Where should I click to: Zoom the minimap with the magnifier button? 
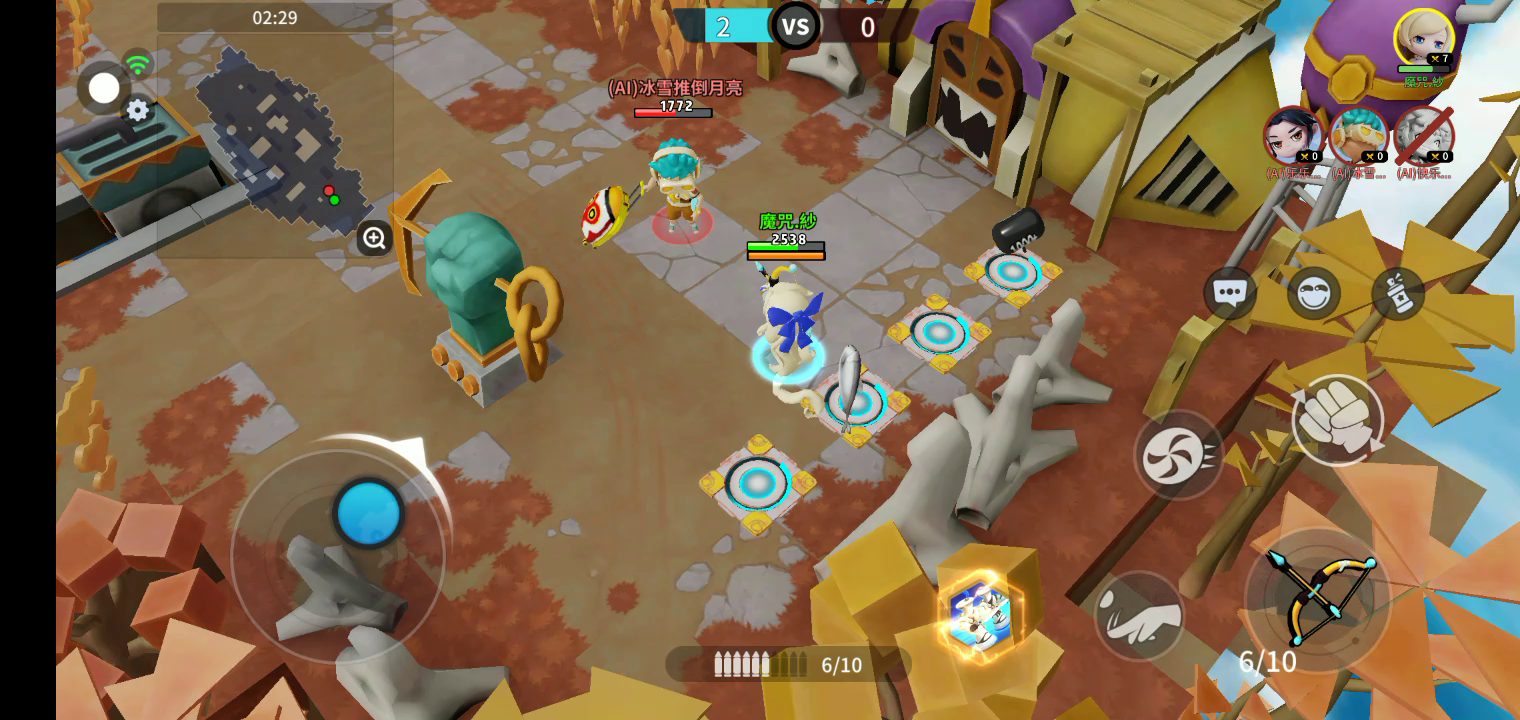coord(374,238)
